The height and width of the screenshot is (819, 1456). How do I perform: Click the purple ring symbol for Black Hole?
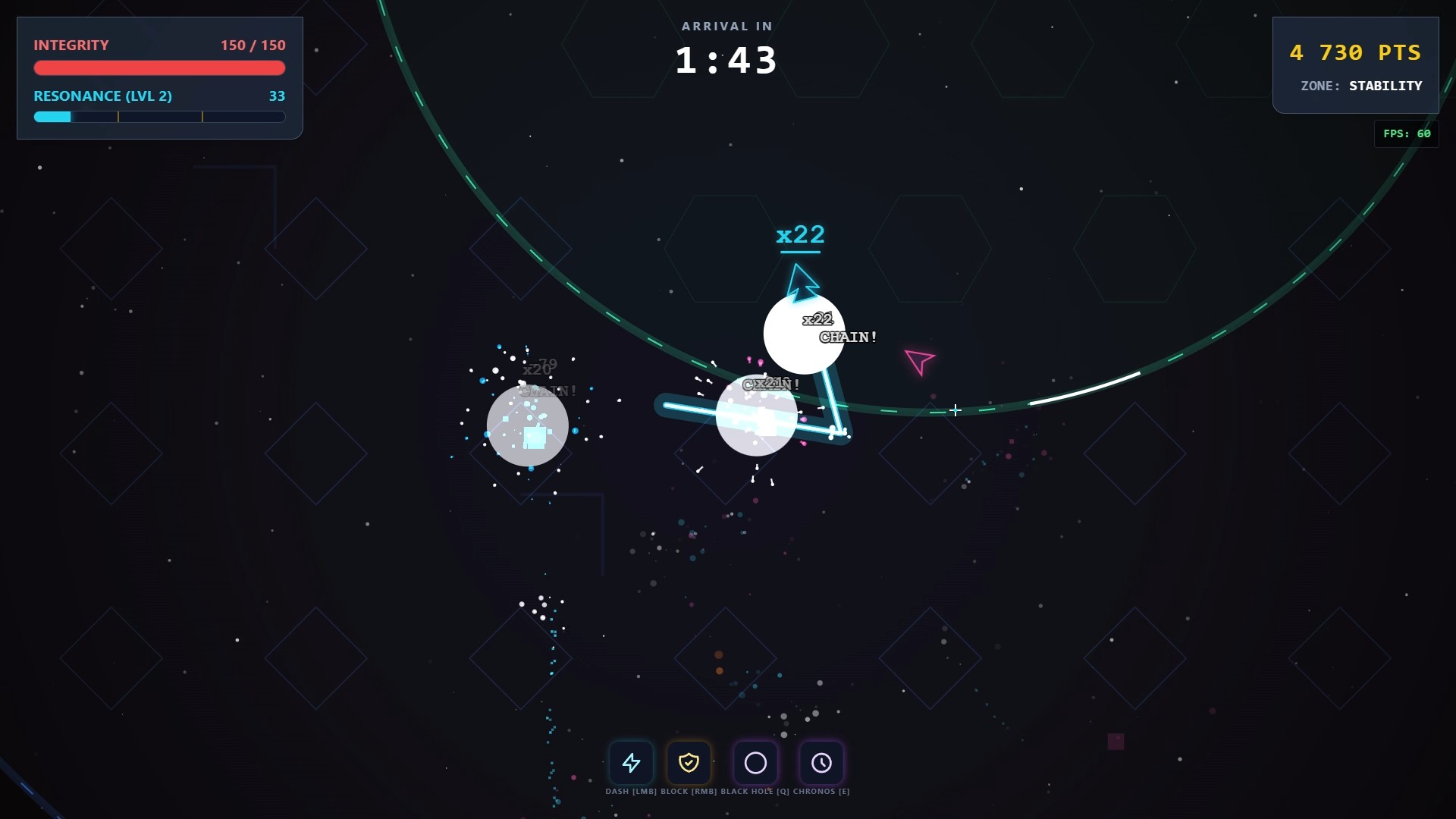tap(755, 763)
